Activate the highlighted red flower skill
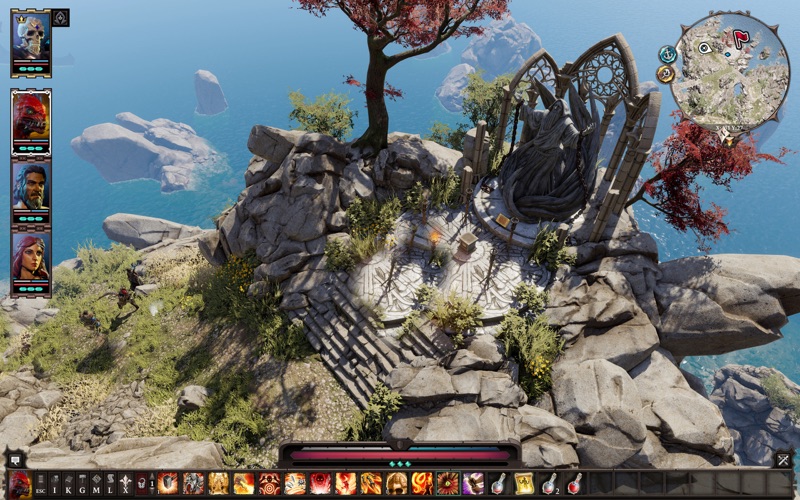This screenshot has height=500, width=800. pos(447,484)
